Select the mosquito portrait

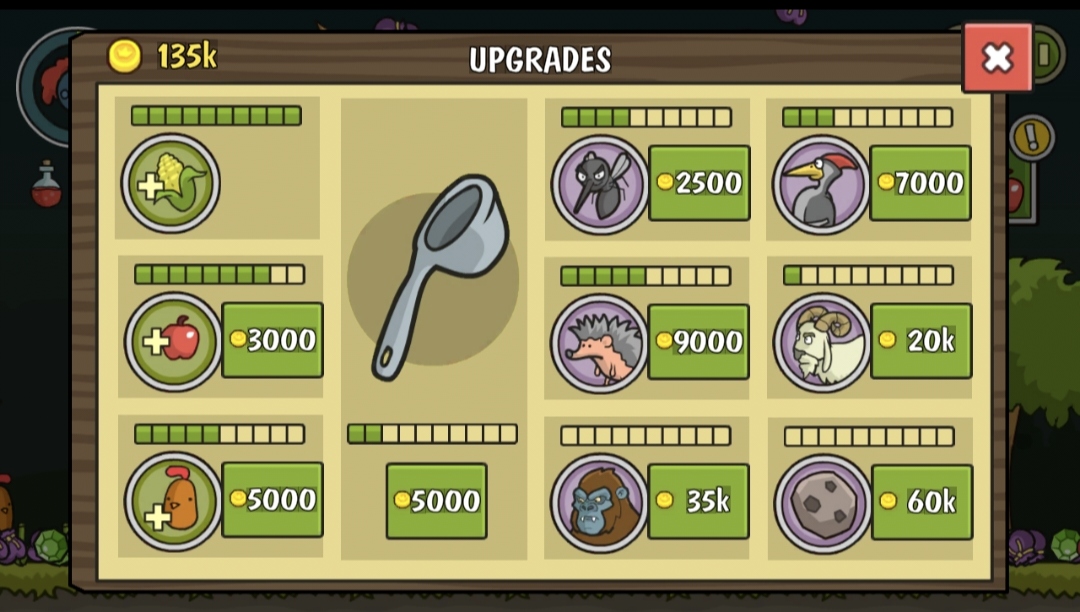pos(600,184)
